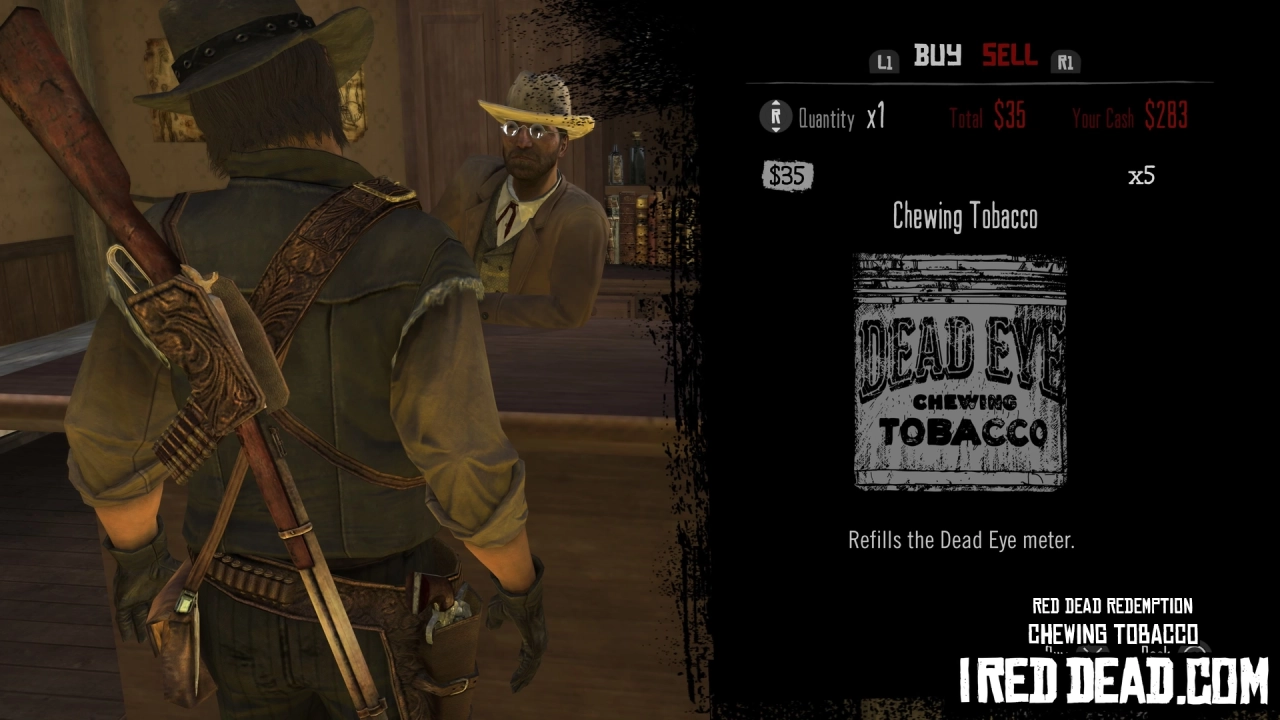Click the $35 price tag

pos(787,176)
